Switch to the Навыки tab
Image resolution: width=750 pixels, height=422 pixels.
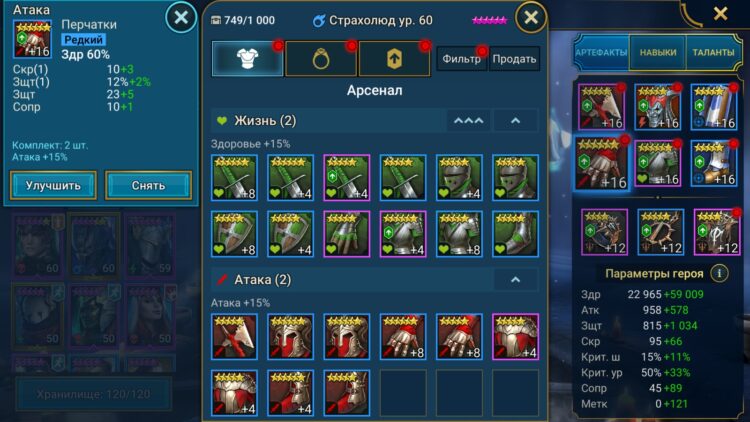point(658,52)
